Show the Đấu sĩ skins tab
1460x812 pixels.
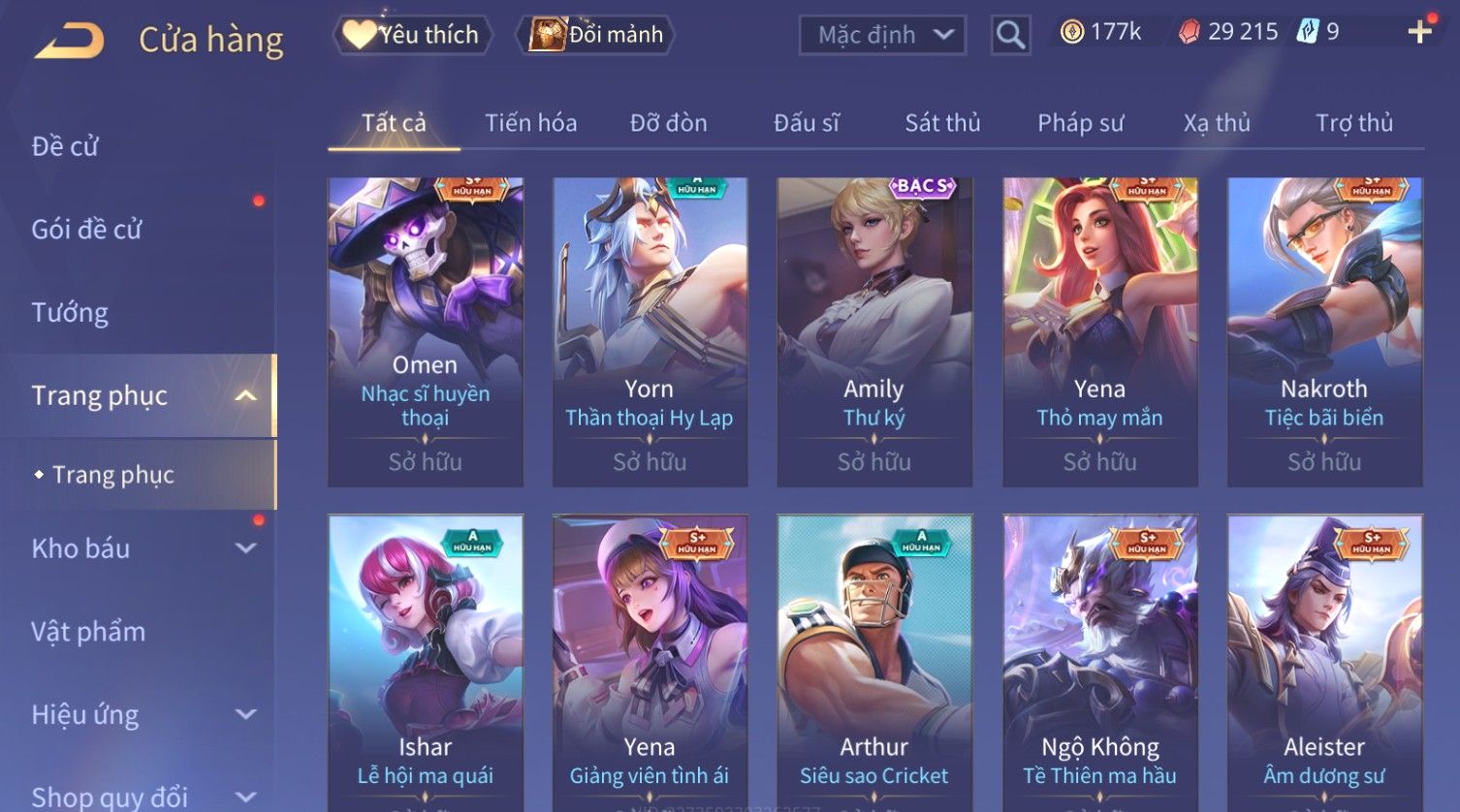click(x=806, y=123)
